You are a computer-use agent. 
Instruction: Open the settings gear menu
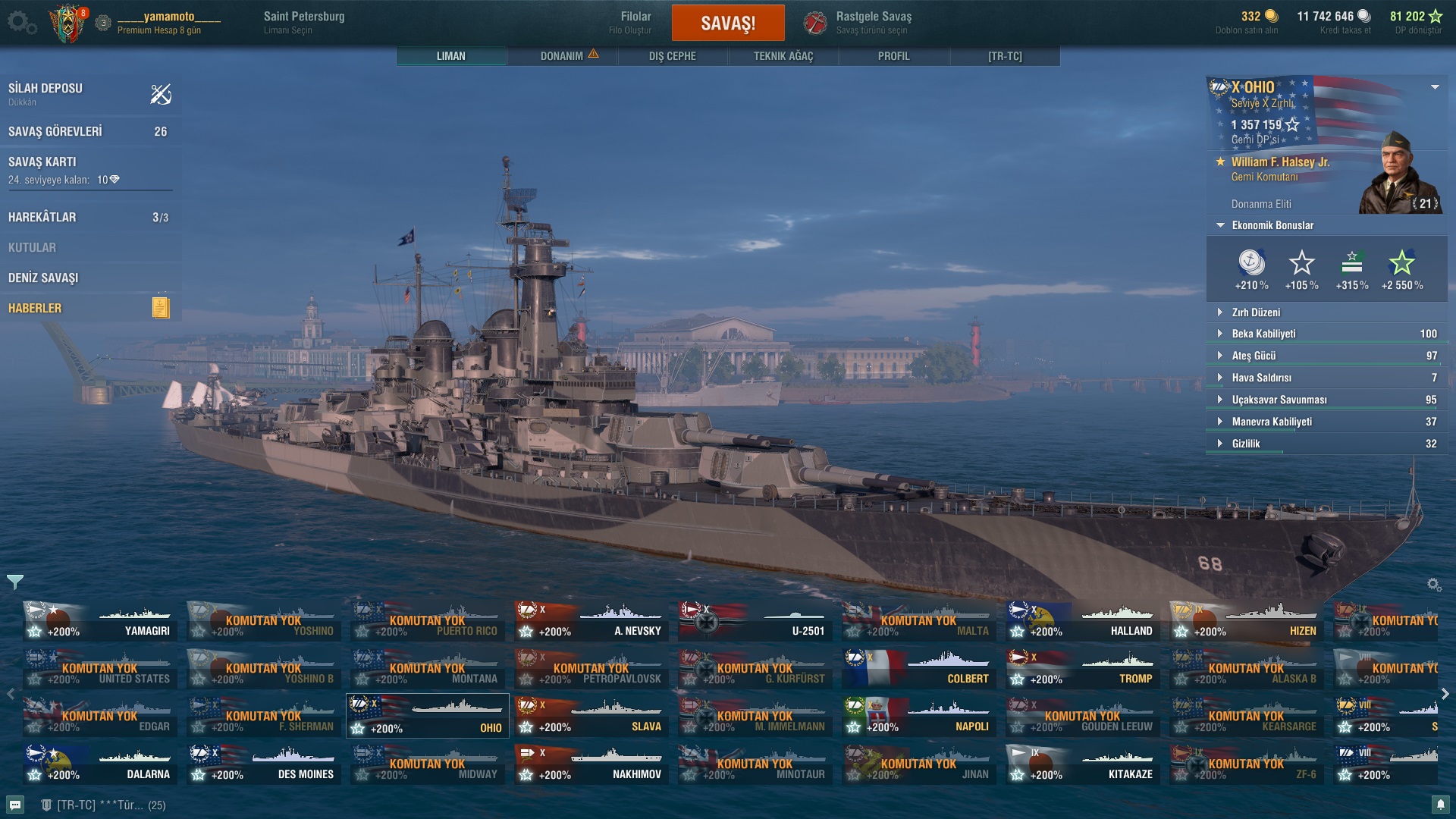[x=19, y=22]
